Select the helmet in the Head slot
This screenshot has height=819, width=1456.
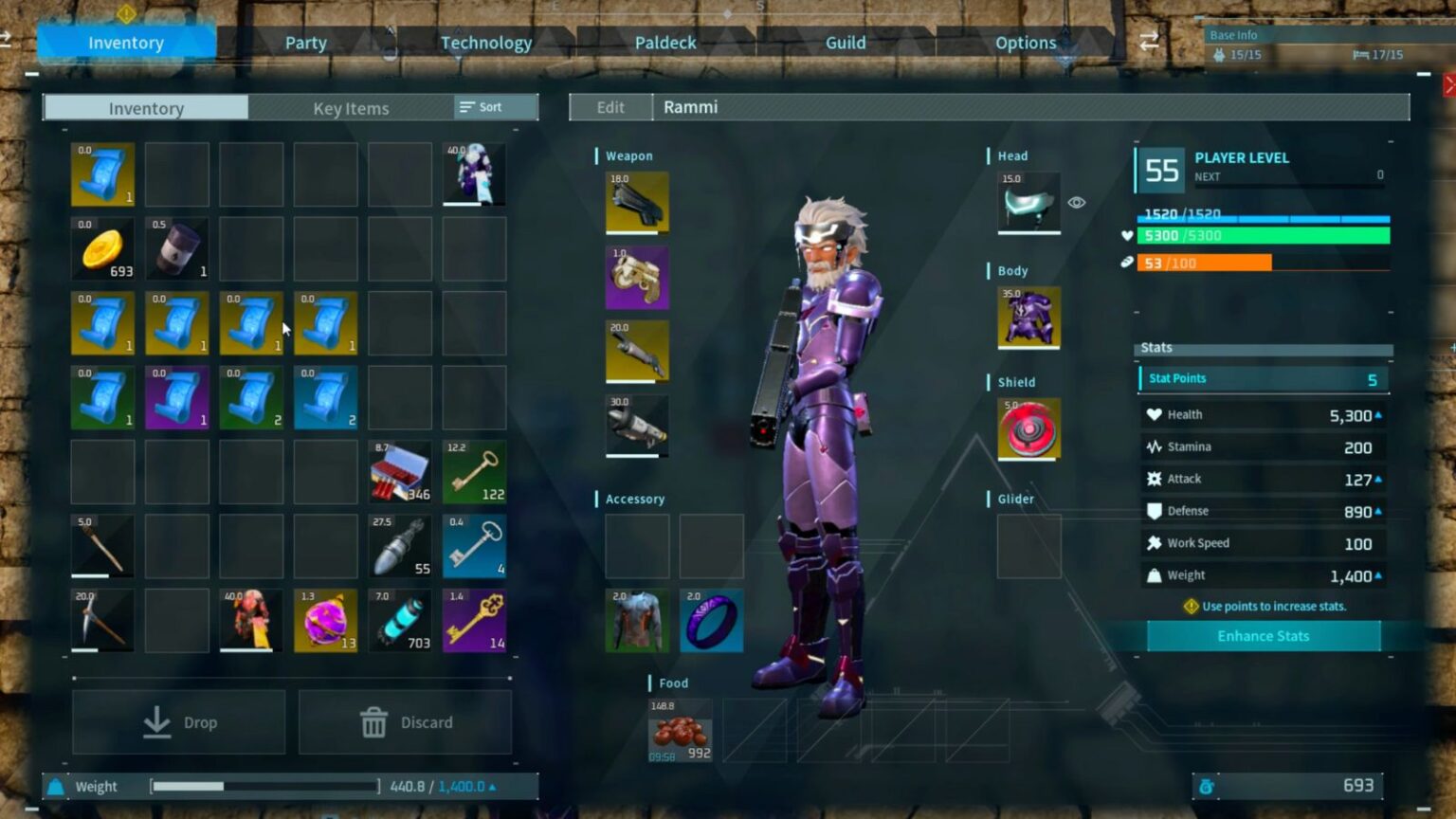pos(1029,202)
